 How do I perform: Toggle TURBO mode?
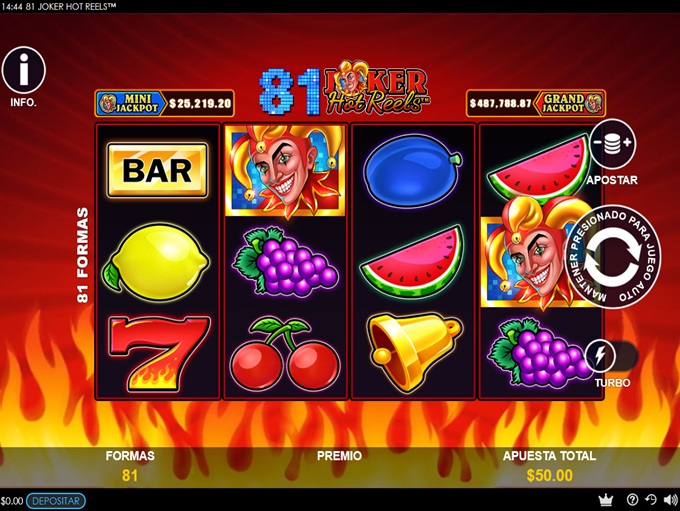601,356
